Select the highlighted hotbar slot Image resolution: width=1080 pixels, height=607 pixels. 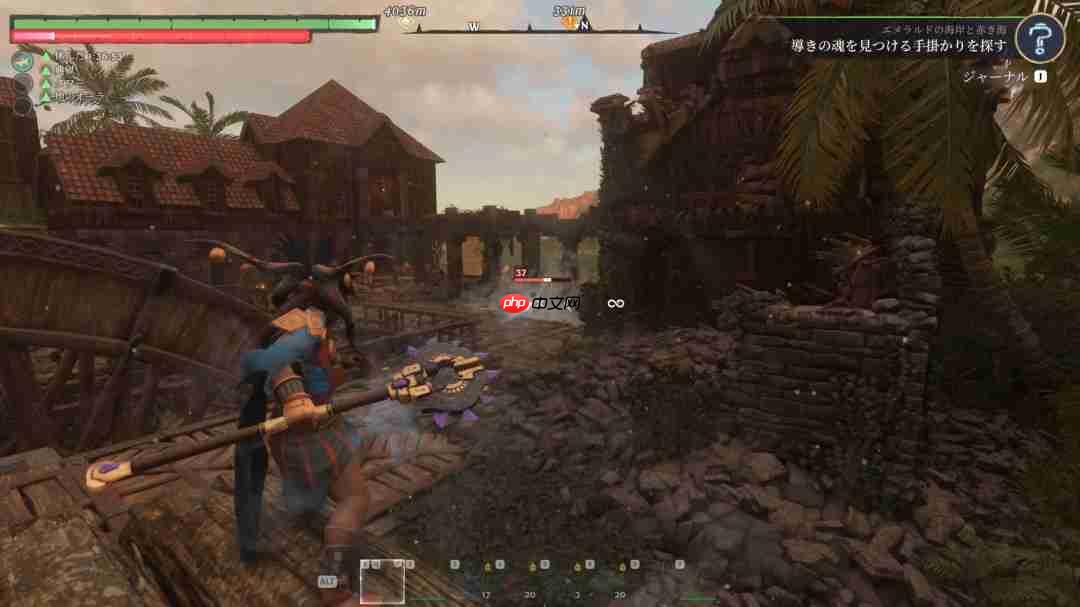pyautogui.click(x=382, y=581)
